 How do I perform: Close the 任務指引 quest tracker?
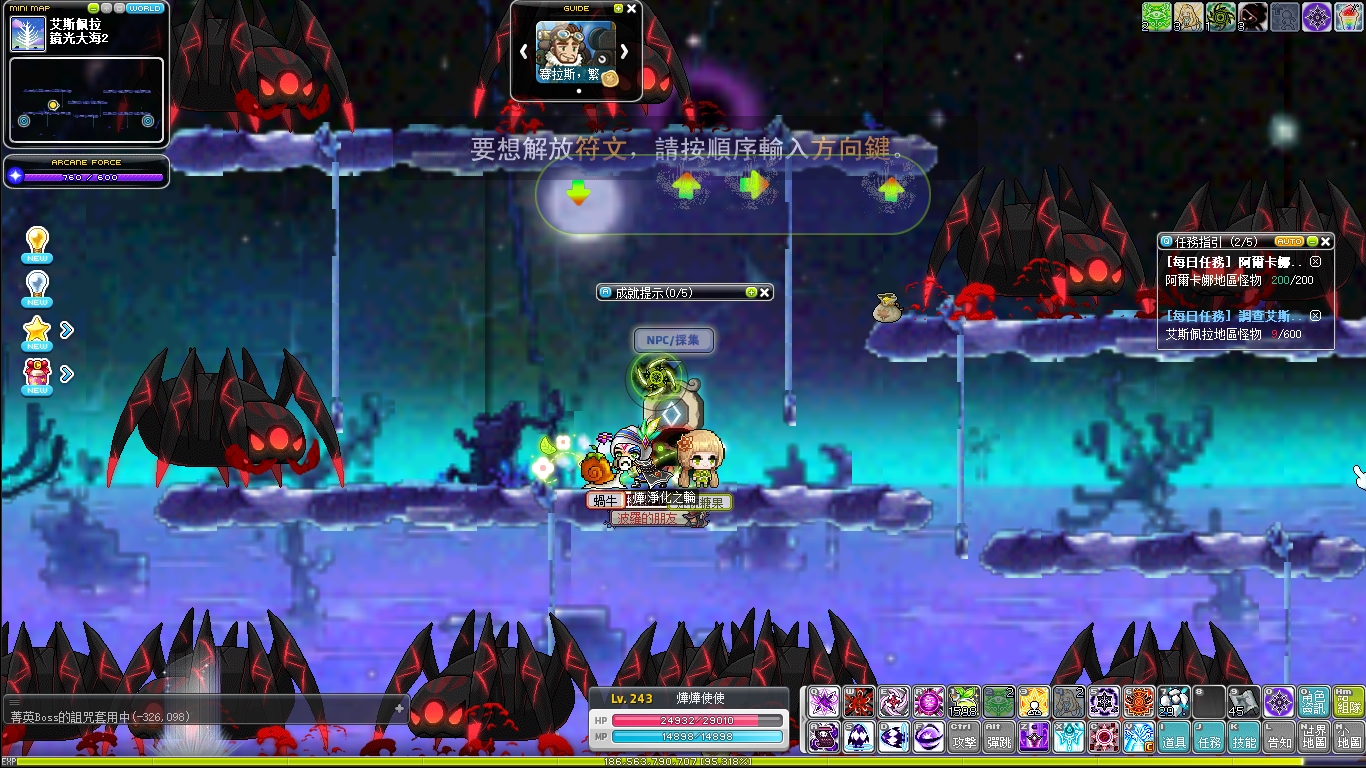coord(1326,241)
